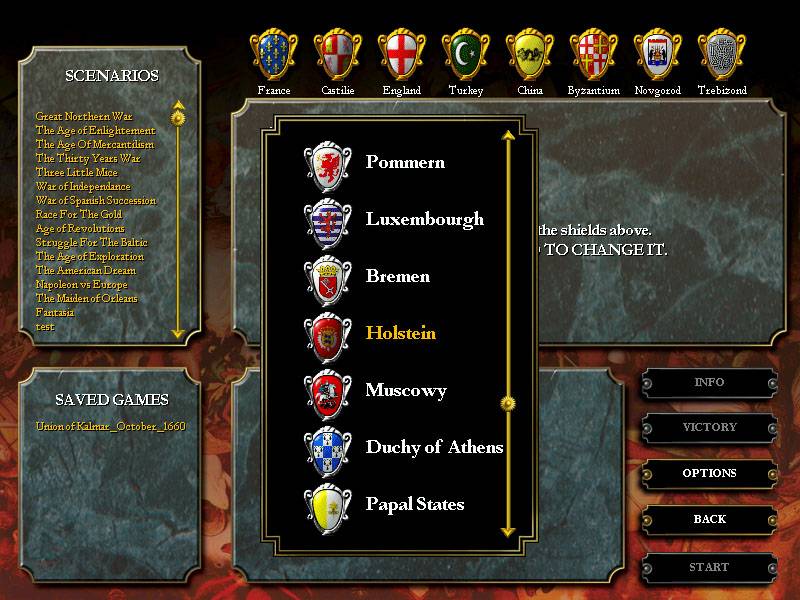The image size is (800, 600).
Task: Open the Options menu
Action: click(709, 473)
